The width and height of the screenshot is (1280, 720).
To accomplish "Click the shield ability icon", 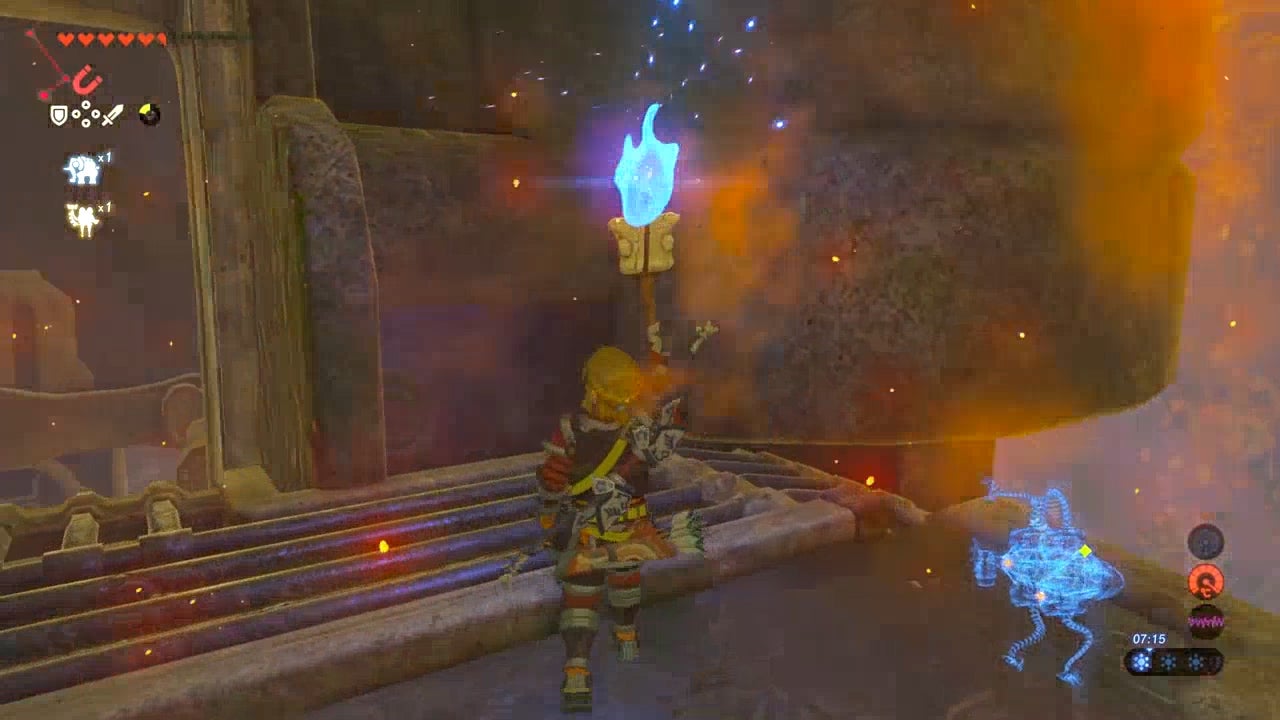I will pos(60,115).
